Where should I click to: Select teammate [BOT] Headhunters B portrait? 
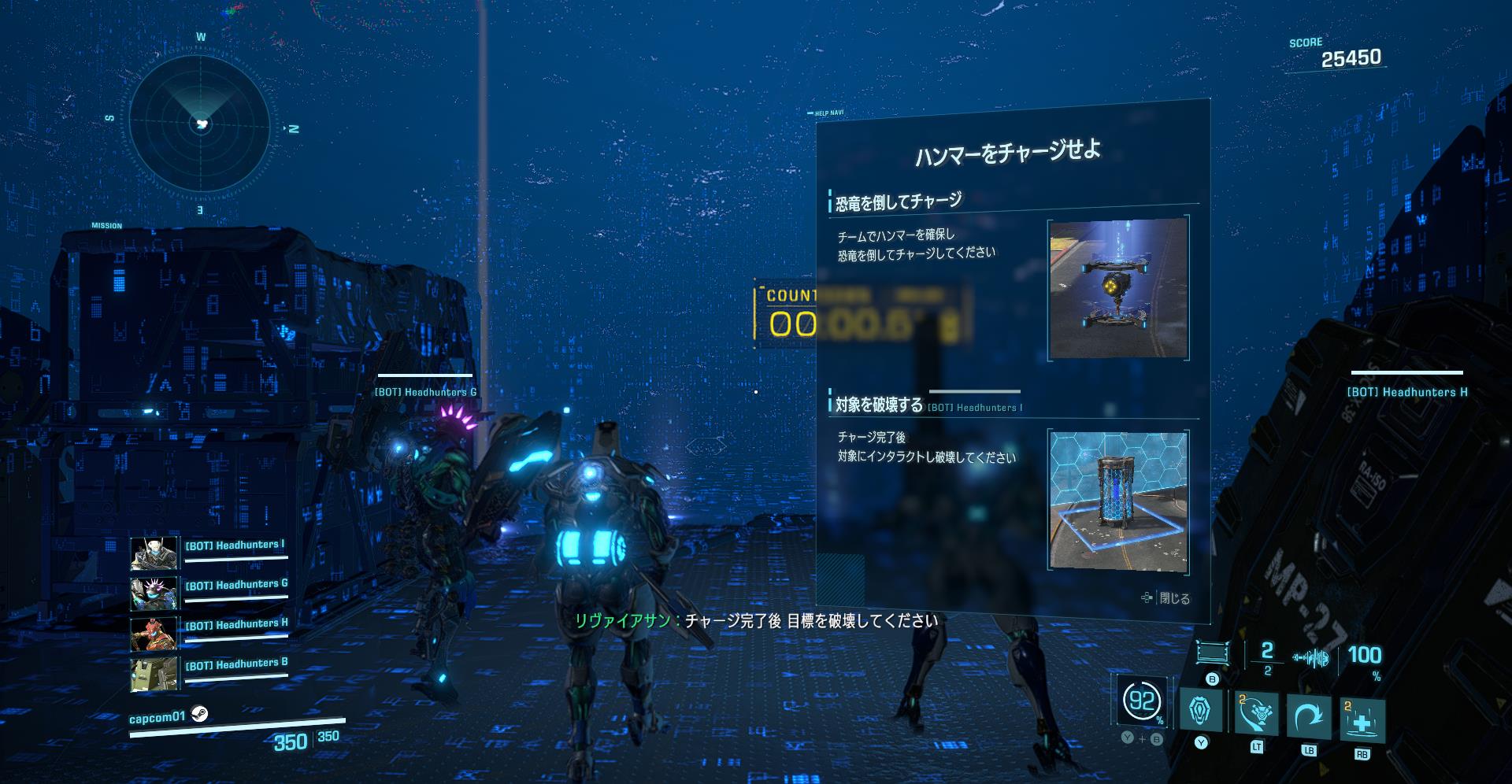pyautogui.click(x=153, y=674)
